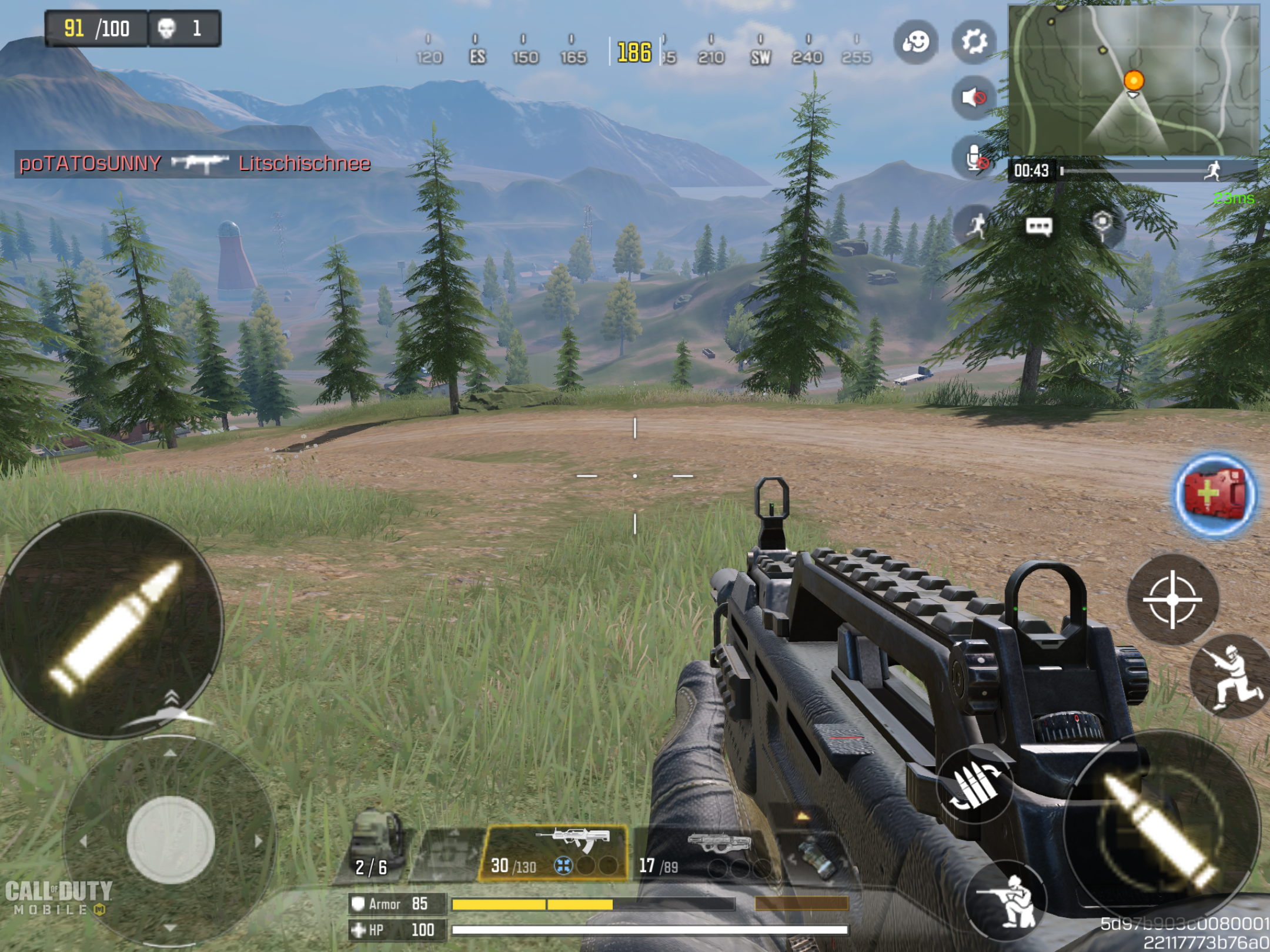Screen dimensions: 1270x952
Task: Tap the fire button above the joystick
Action: point(112,624)
